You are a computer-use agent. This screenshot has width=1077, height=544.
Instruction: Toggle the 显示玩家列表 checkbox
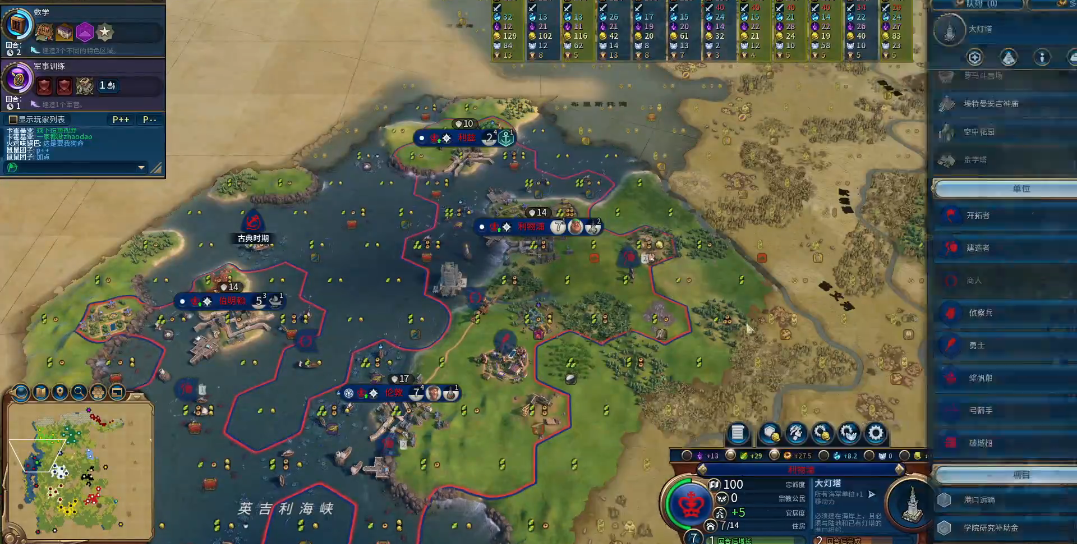(12, 119)
